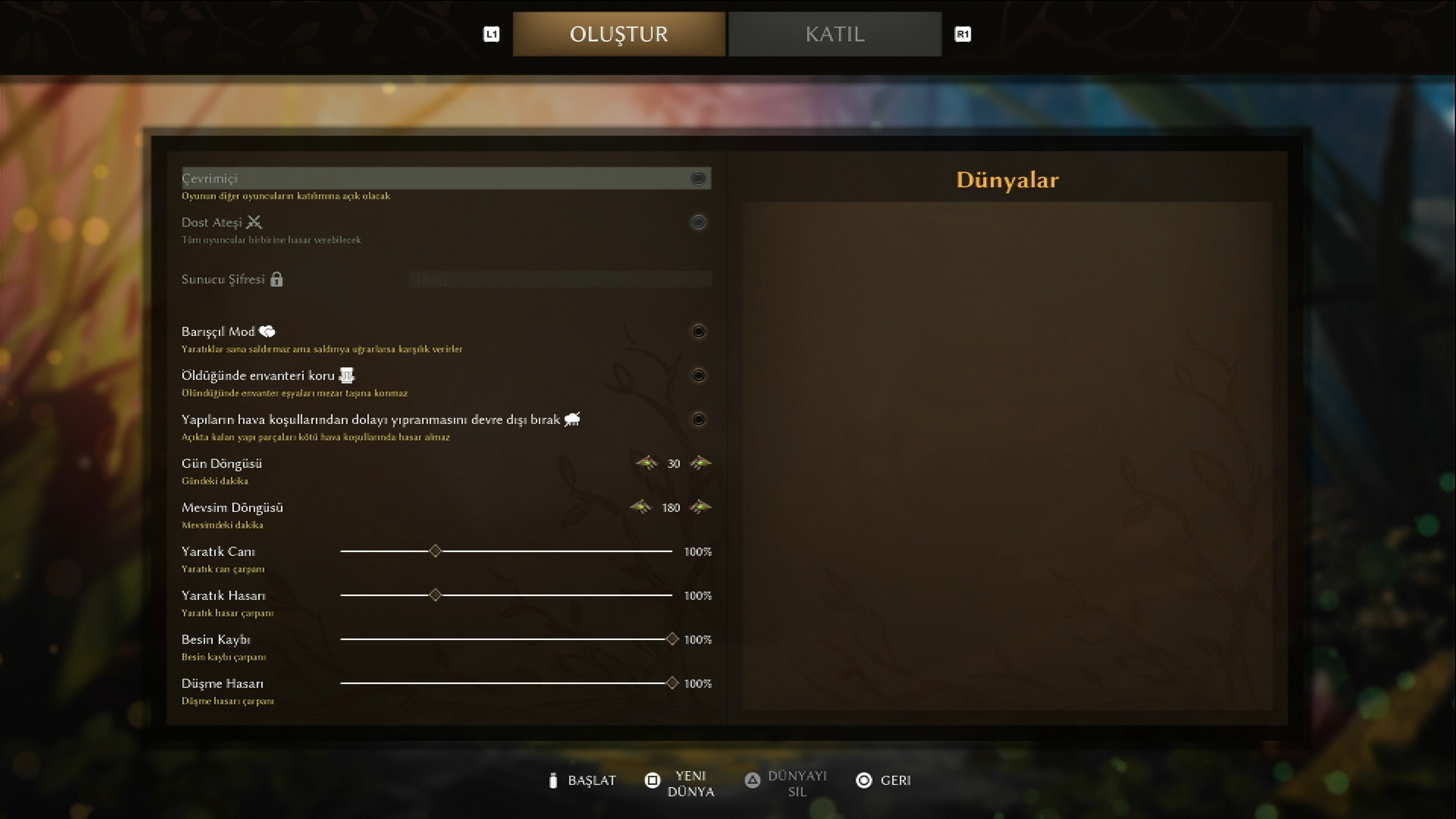Click the Yaratık Hasarı slider handle
This screenshot has height=819, width=1456.
(435, 595)
